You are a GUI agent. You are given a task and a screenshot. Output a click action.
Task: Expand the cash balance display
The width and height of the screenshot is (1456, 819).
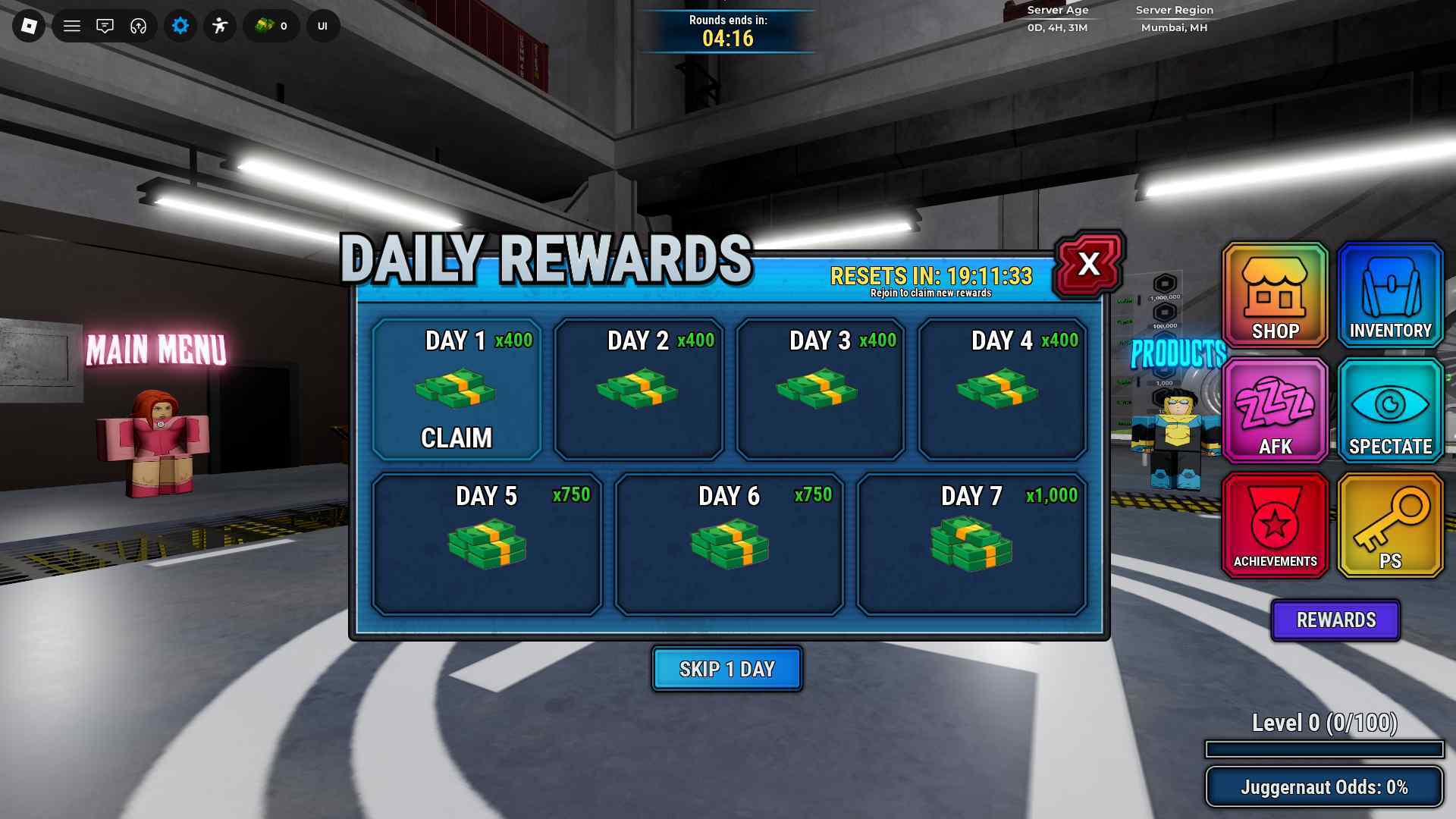pyautogui.click(x=271, y=26)
